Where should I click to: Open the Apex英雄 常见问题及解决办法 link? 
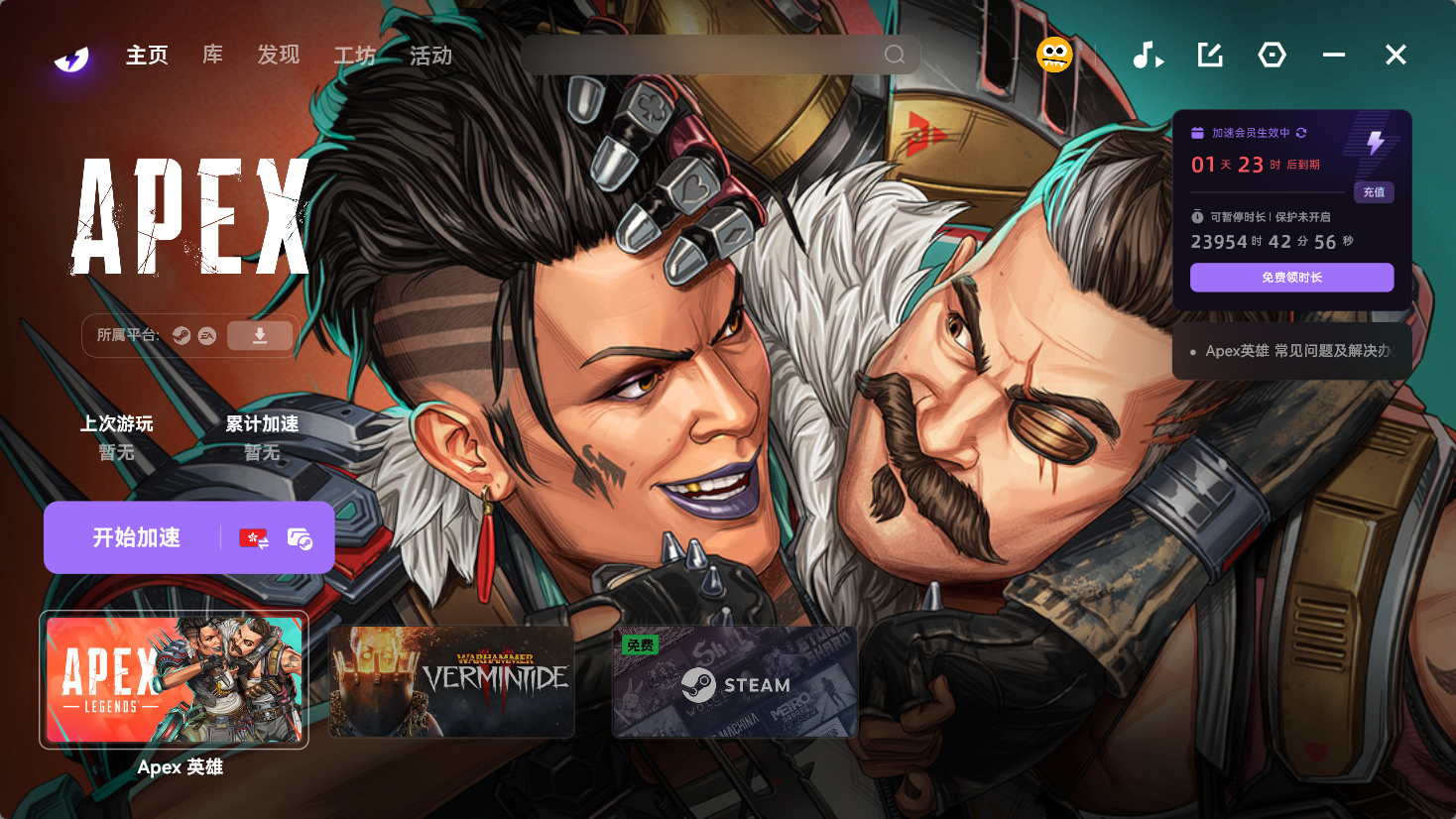tap(1289, 351)
